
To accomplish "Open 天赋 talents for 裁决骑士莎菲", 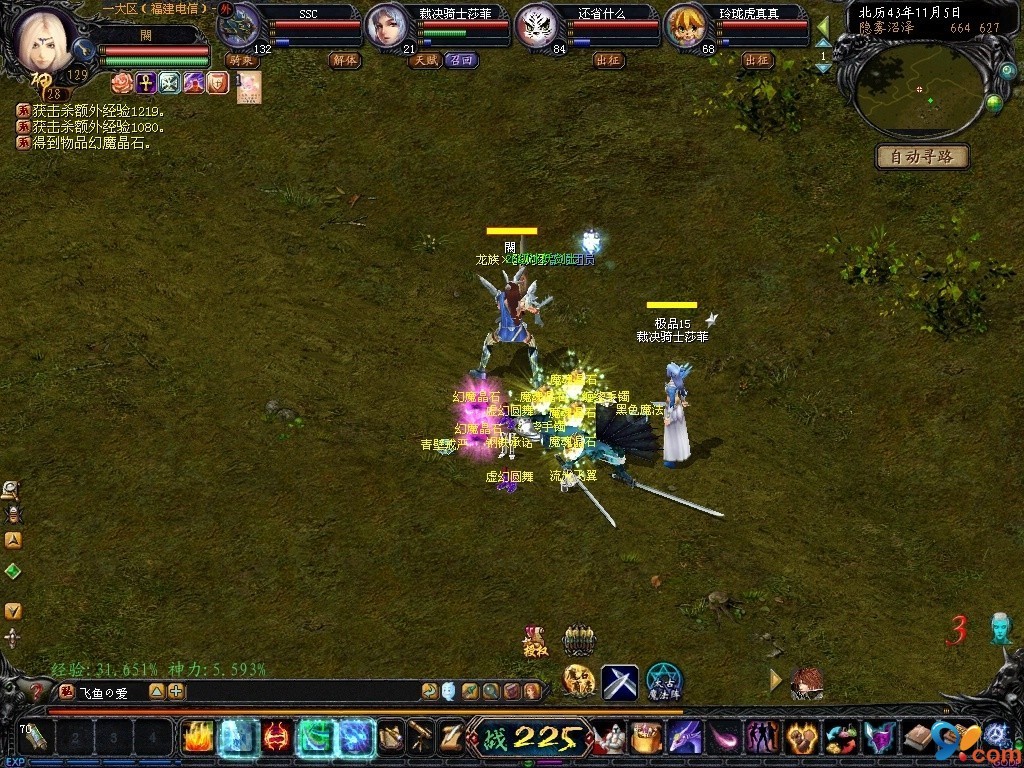I will pyautogui.click(x=425, y=60).
